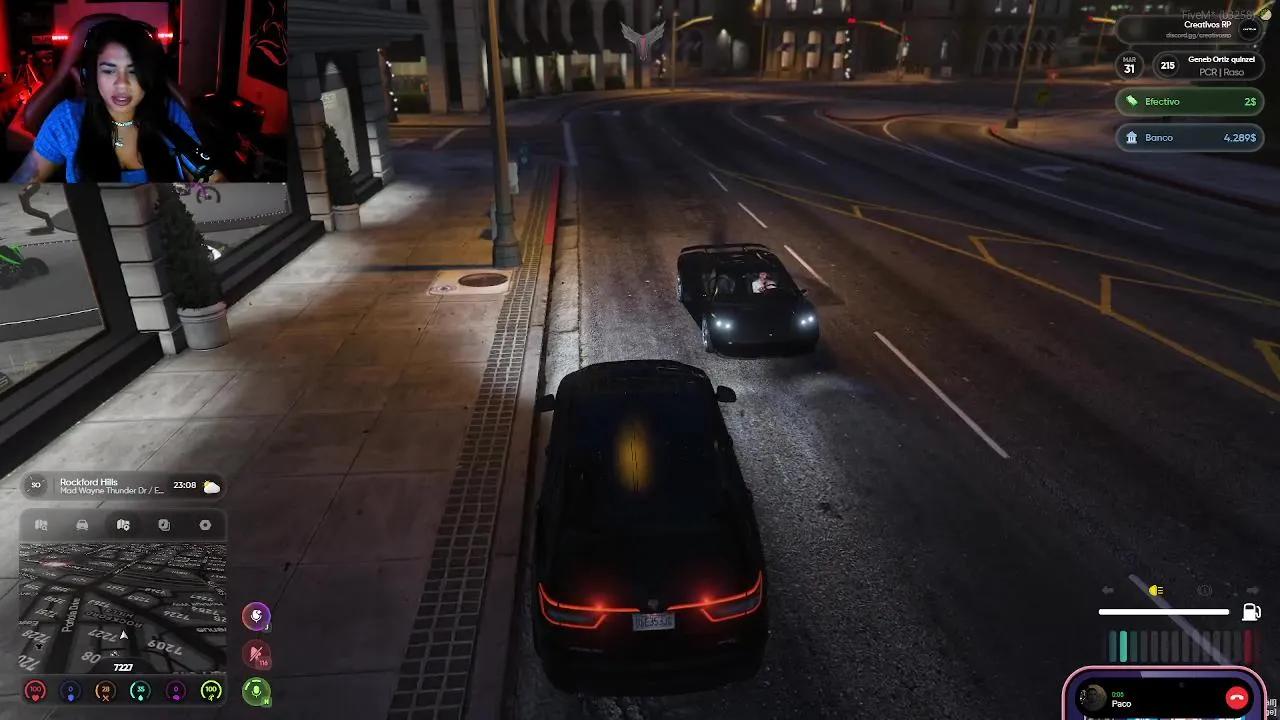
Task: Open the Creativos RP server banner
Action: tap(1190, 29)
